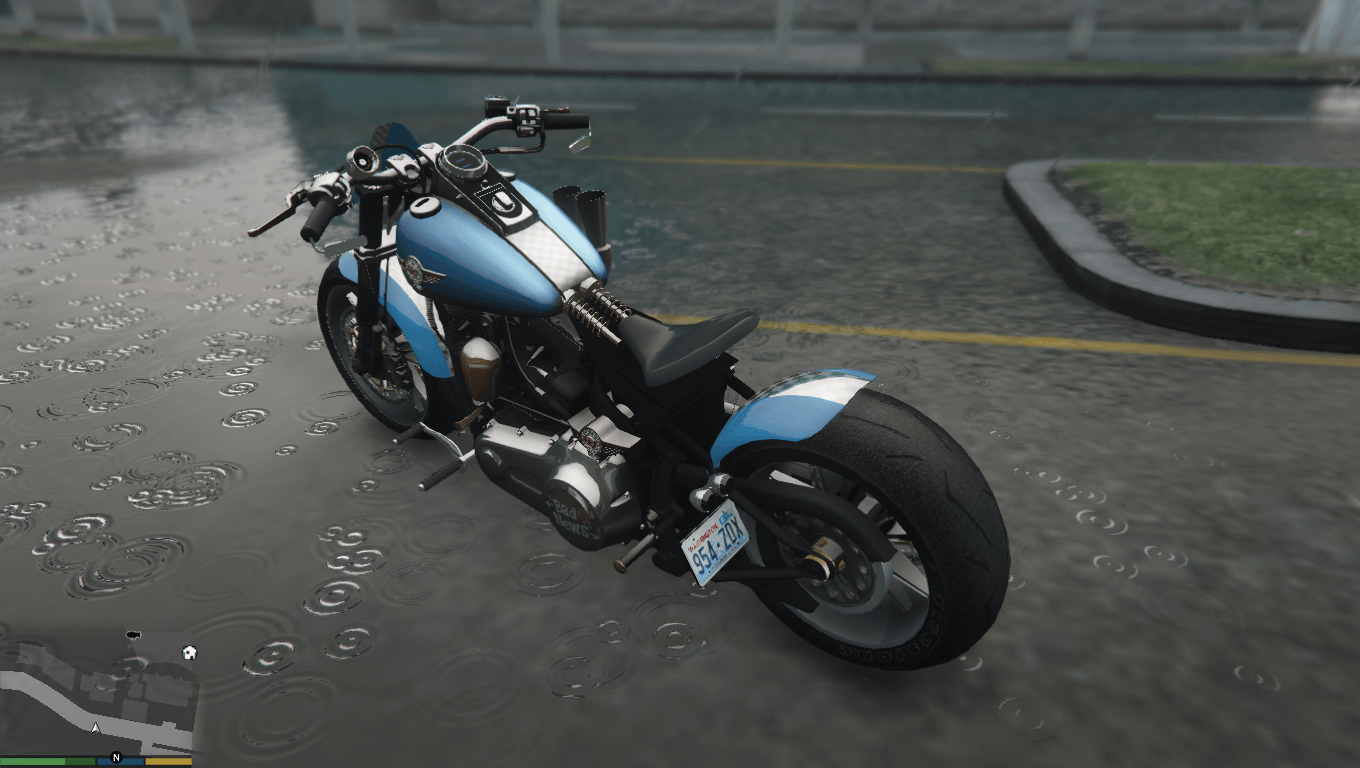Click the blimp marker on the minimap
The image size is (1360, 768).
click(x=131, y=635)
